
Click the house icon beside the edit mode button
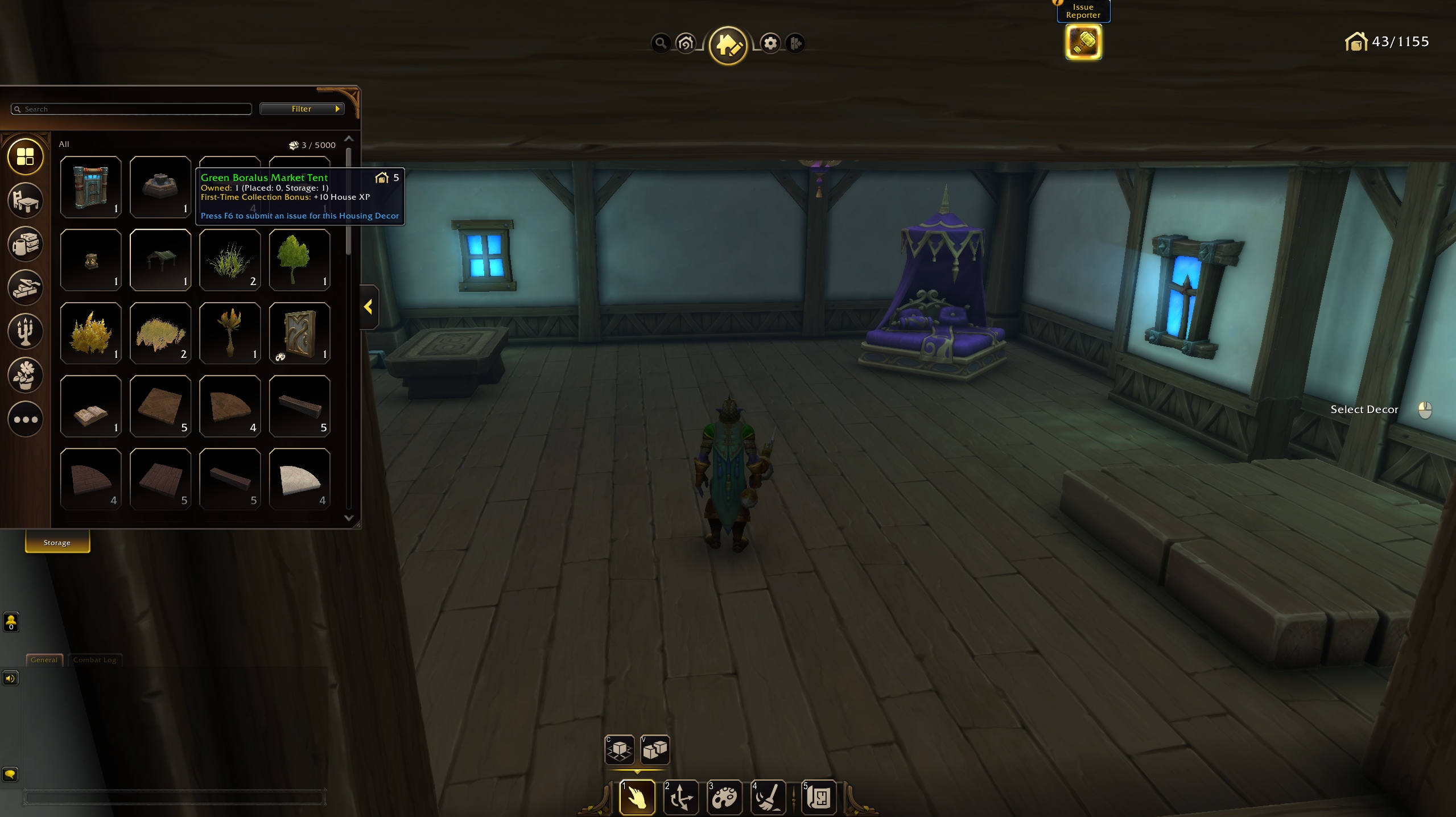coord(685,43)
